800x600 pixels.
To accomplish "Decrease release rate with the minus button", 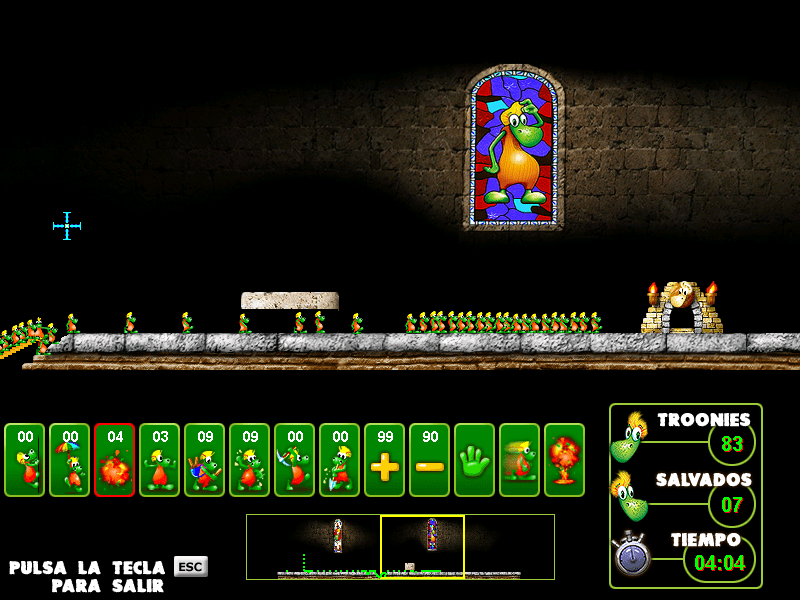I will pyautogui.click(x=429, y=460).
